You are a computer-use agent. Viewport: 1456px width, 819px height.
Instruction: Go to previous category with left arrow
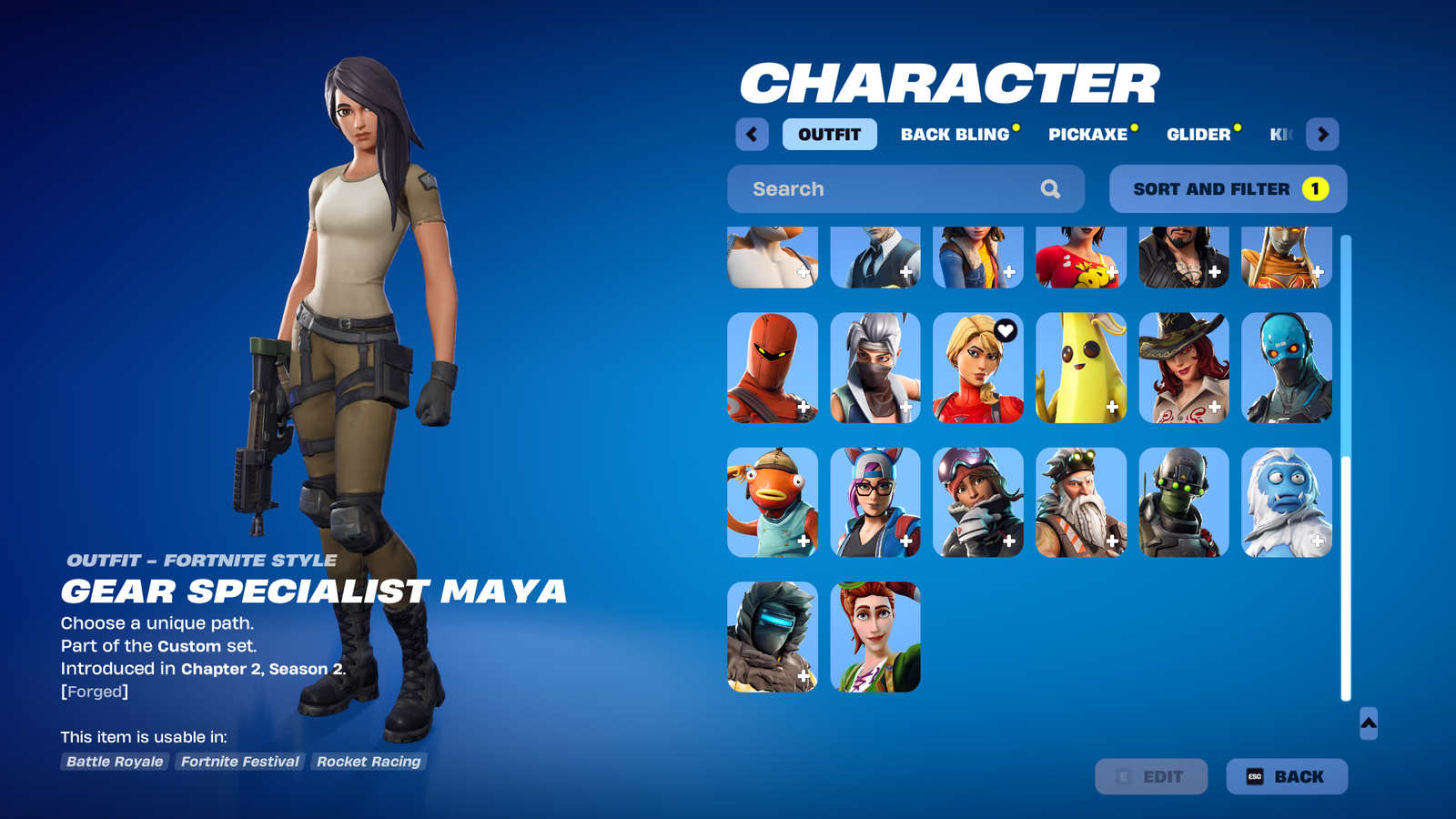click(x=752, y=135)
